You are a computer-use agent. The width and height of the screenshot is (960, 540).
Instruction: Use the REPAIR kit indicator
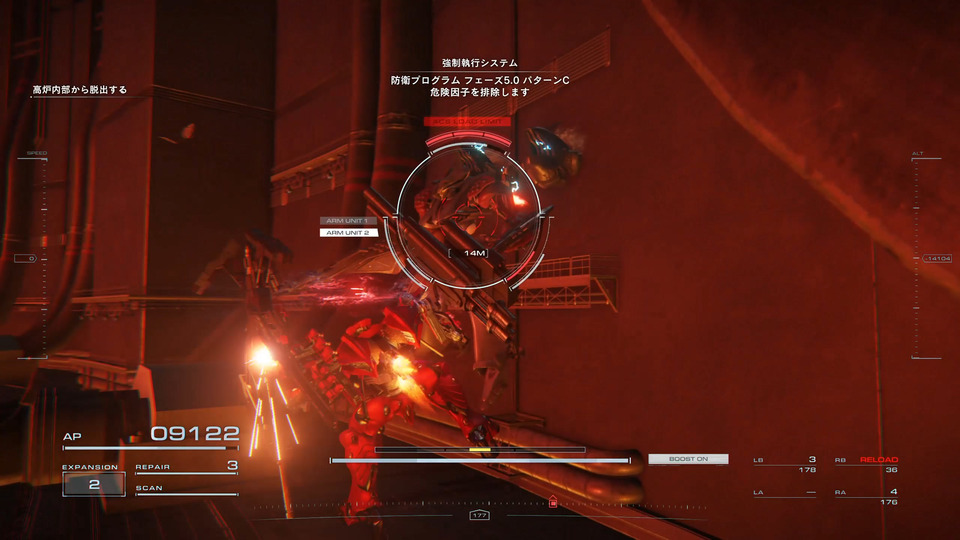pos(187,467)
